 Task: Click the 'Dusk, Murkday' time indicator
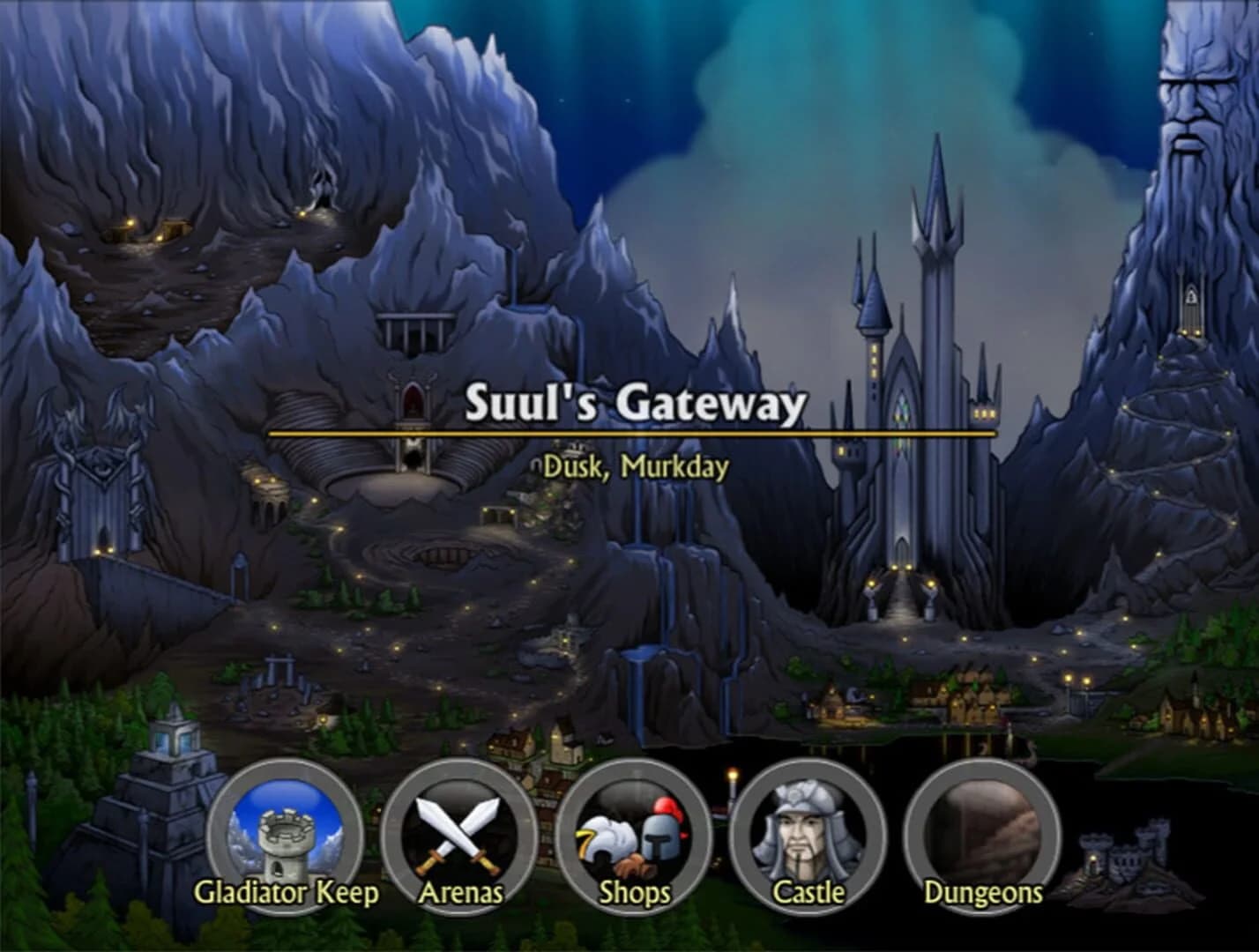pyautogui.click(x=637, y=468)
